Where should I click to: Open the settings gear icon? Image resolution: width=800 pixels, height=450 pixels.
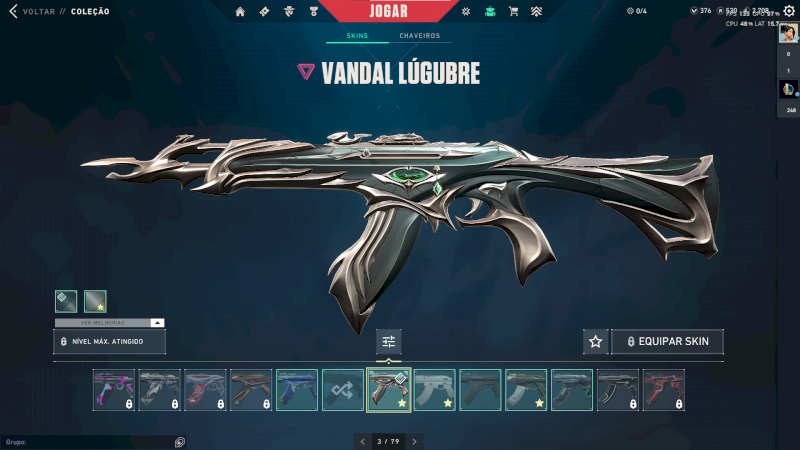click(x=789, y=11)
